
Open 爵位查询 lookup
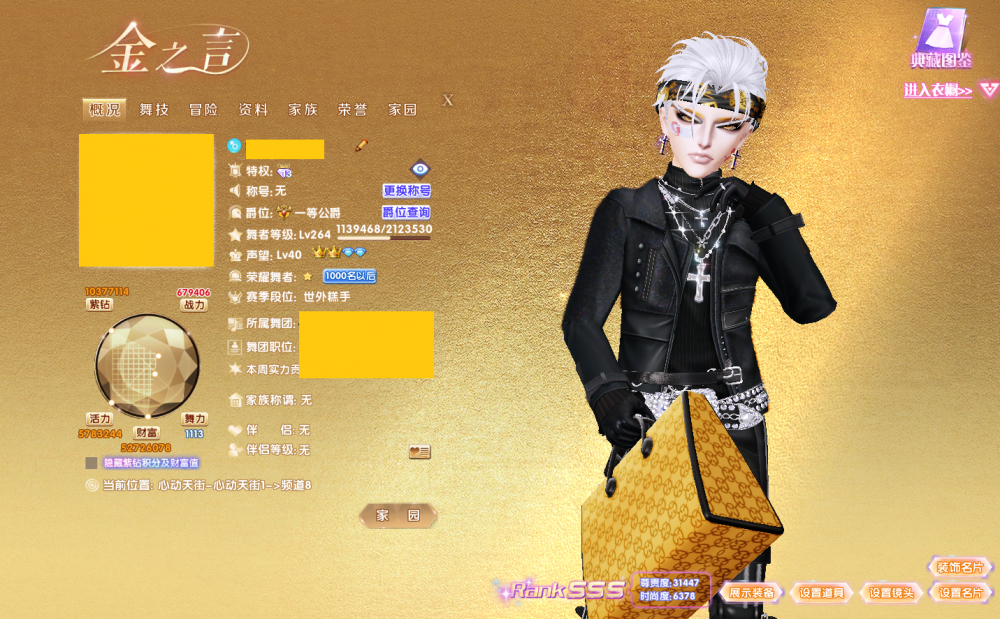point(406,212)
